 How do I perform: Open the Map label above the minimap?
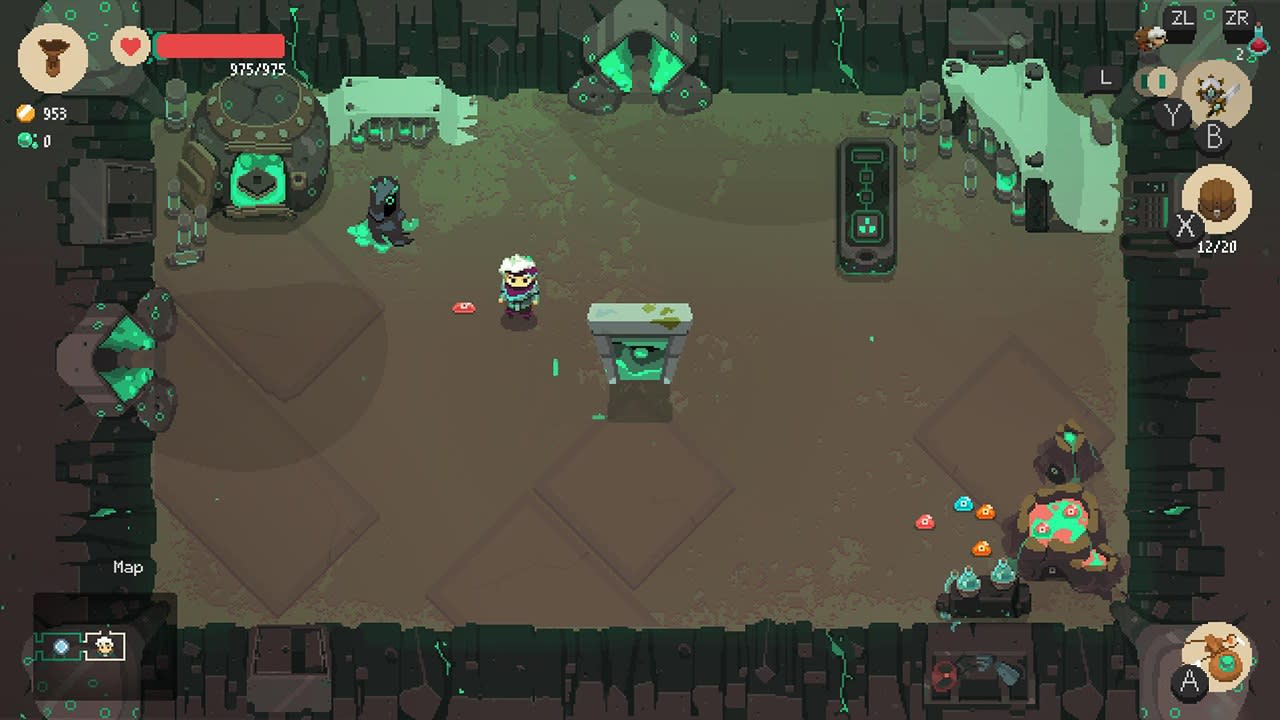(128, 567)
